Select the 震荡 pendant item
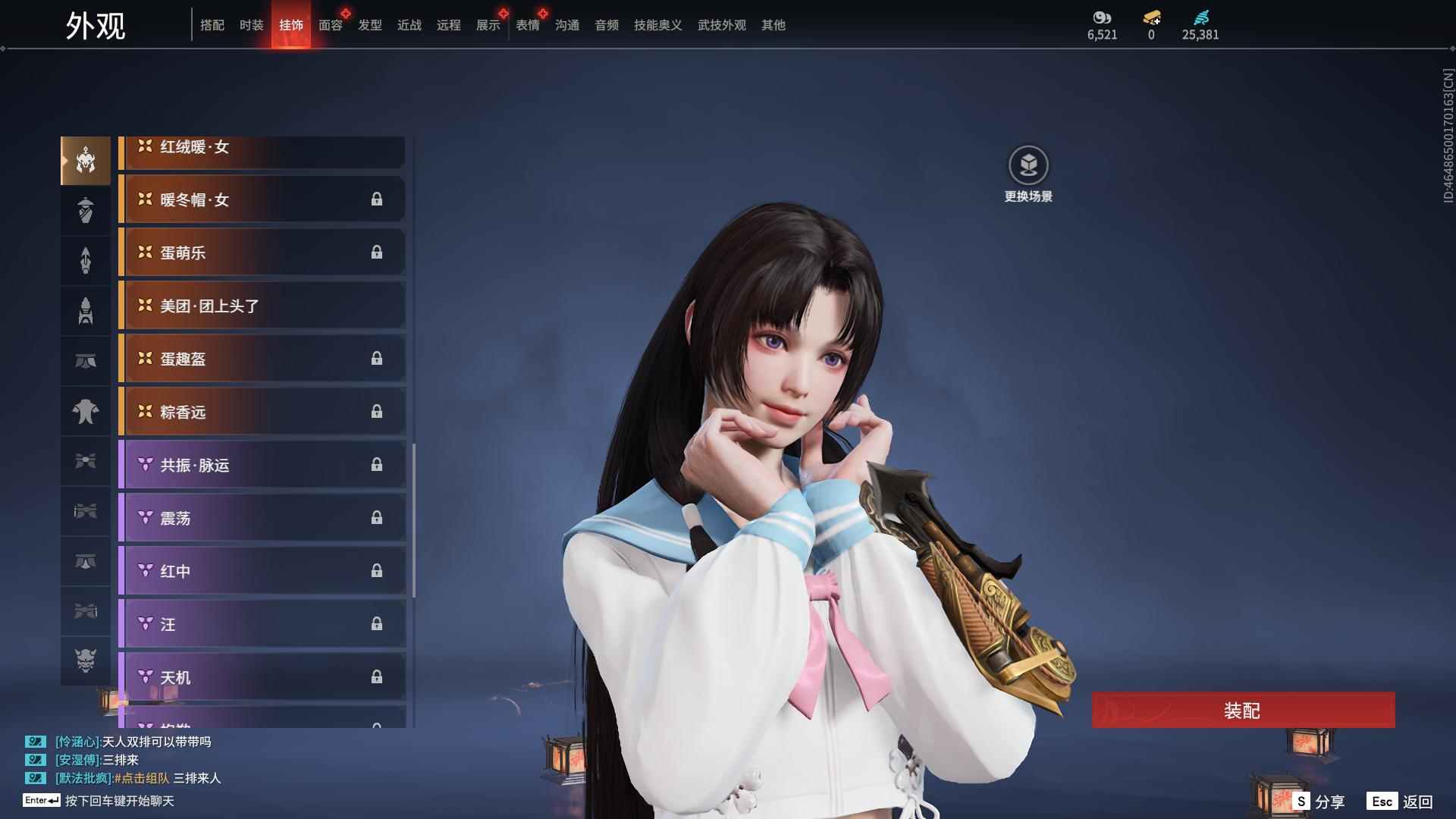 (x=262, y=518)
